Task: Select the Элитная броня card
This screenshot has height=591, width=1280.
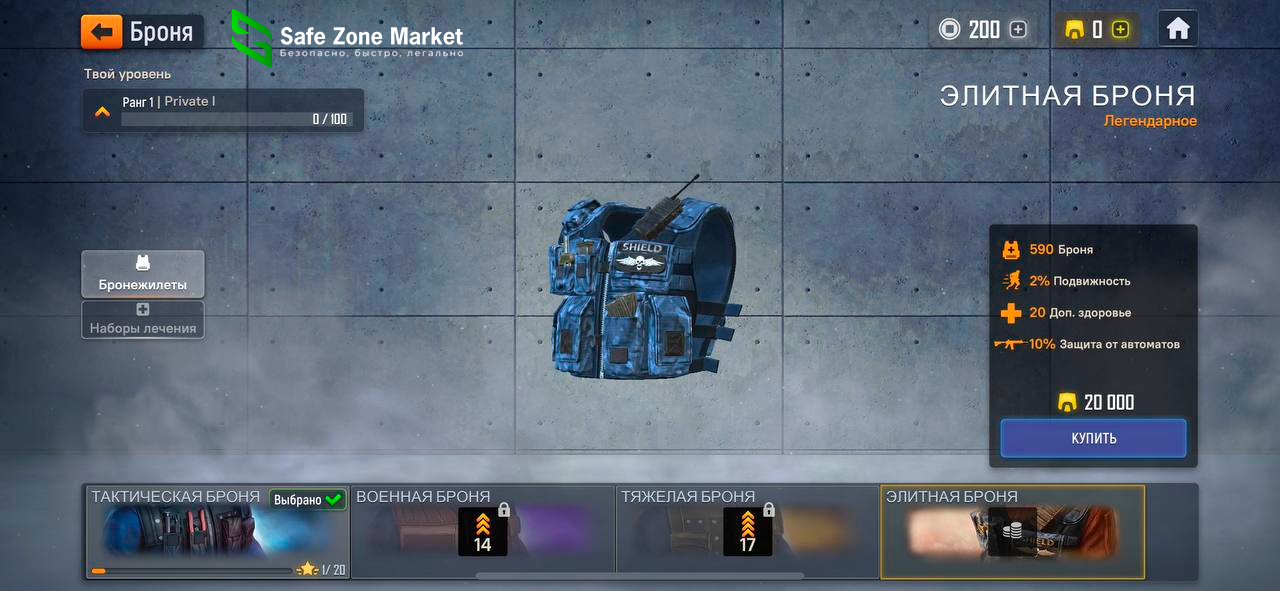Action: tap(1012, 532)
